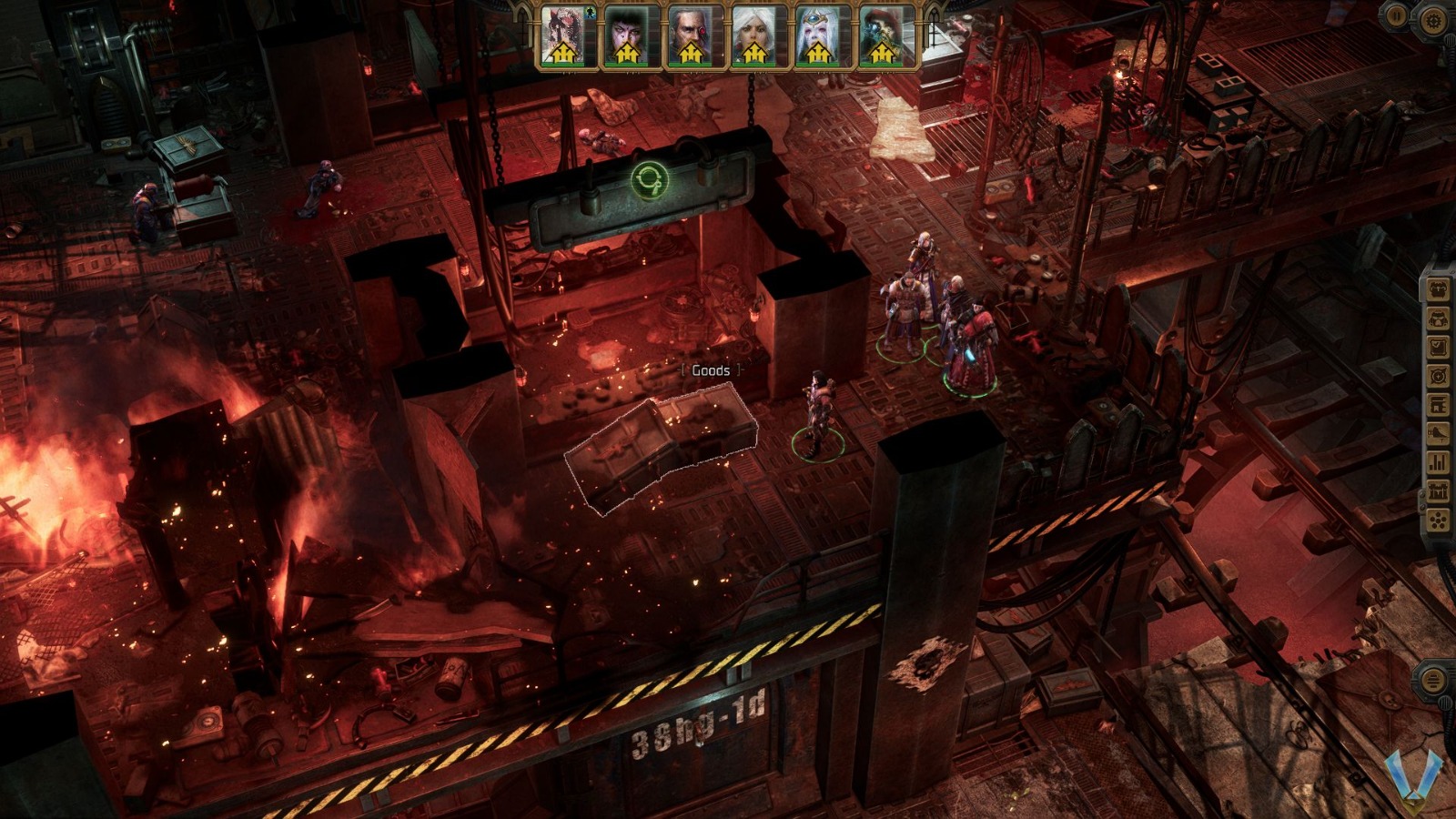
Task: Select the character standing near the crate
Action: point(817,409)
